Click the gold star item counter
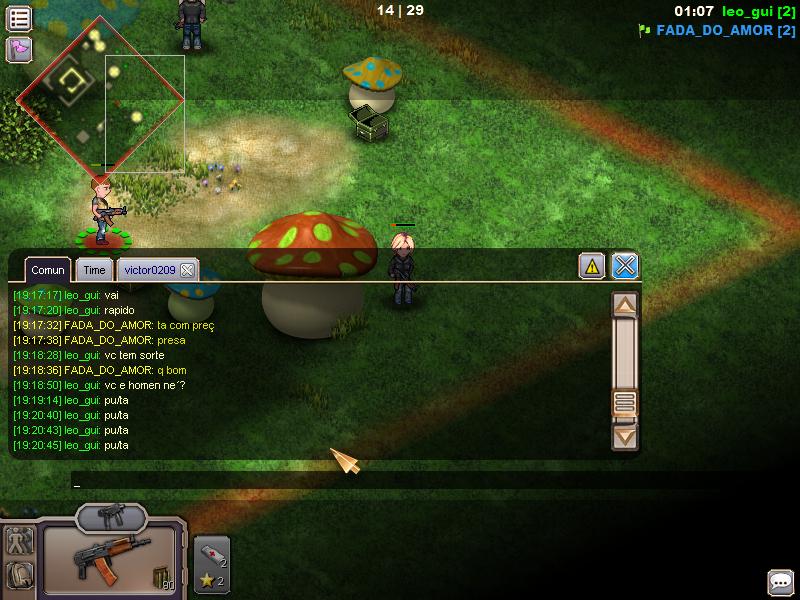The image size is (800, 600). coord(211,580)
